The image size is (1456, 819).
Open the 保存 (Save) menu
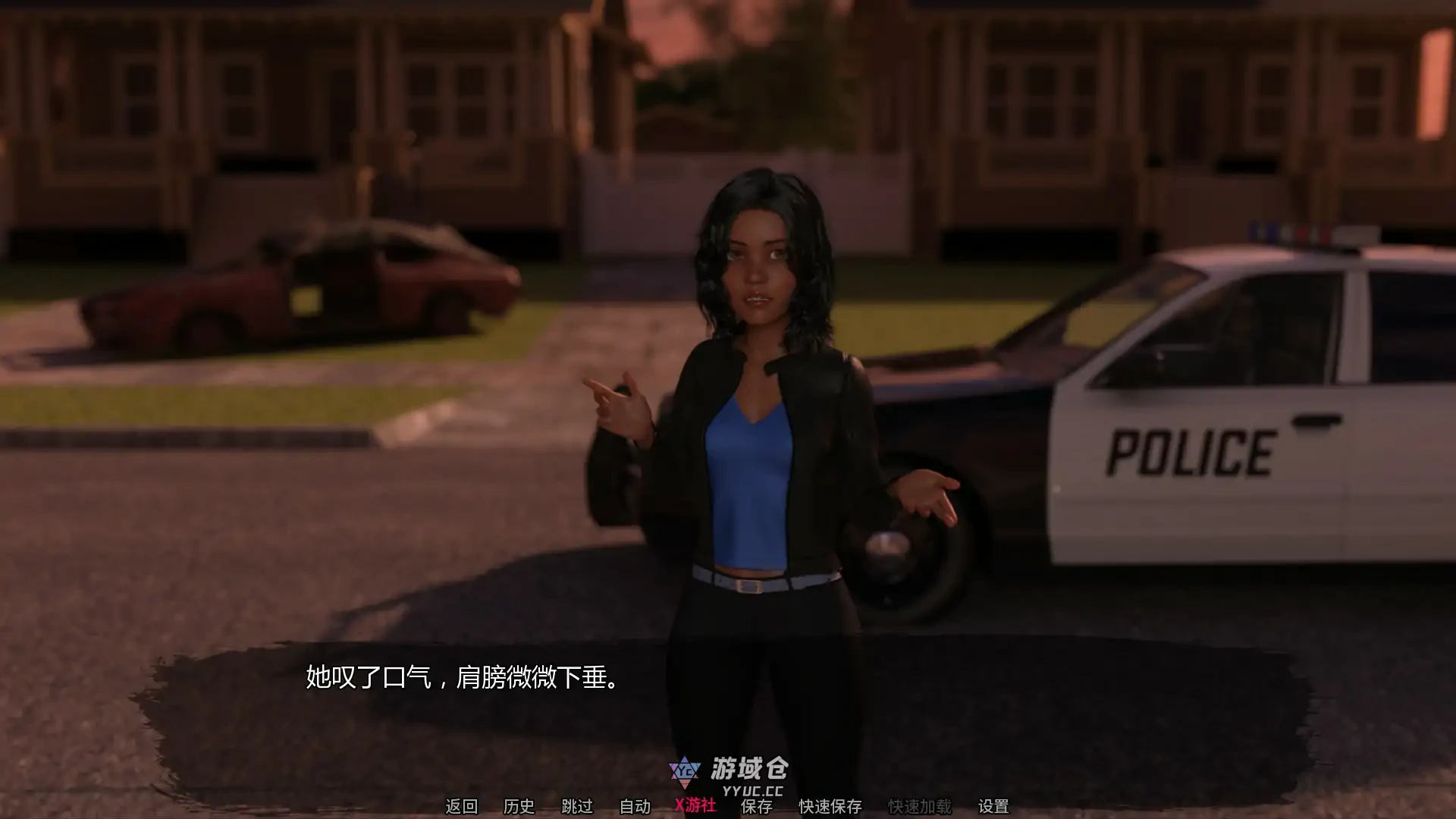tap(756, 807)
